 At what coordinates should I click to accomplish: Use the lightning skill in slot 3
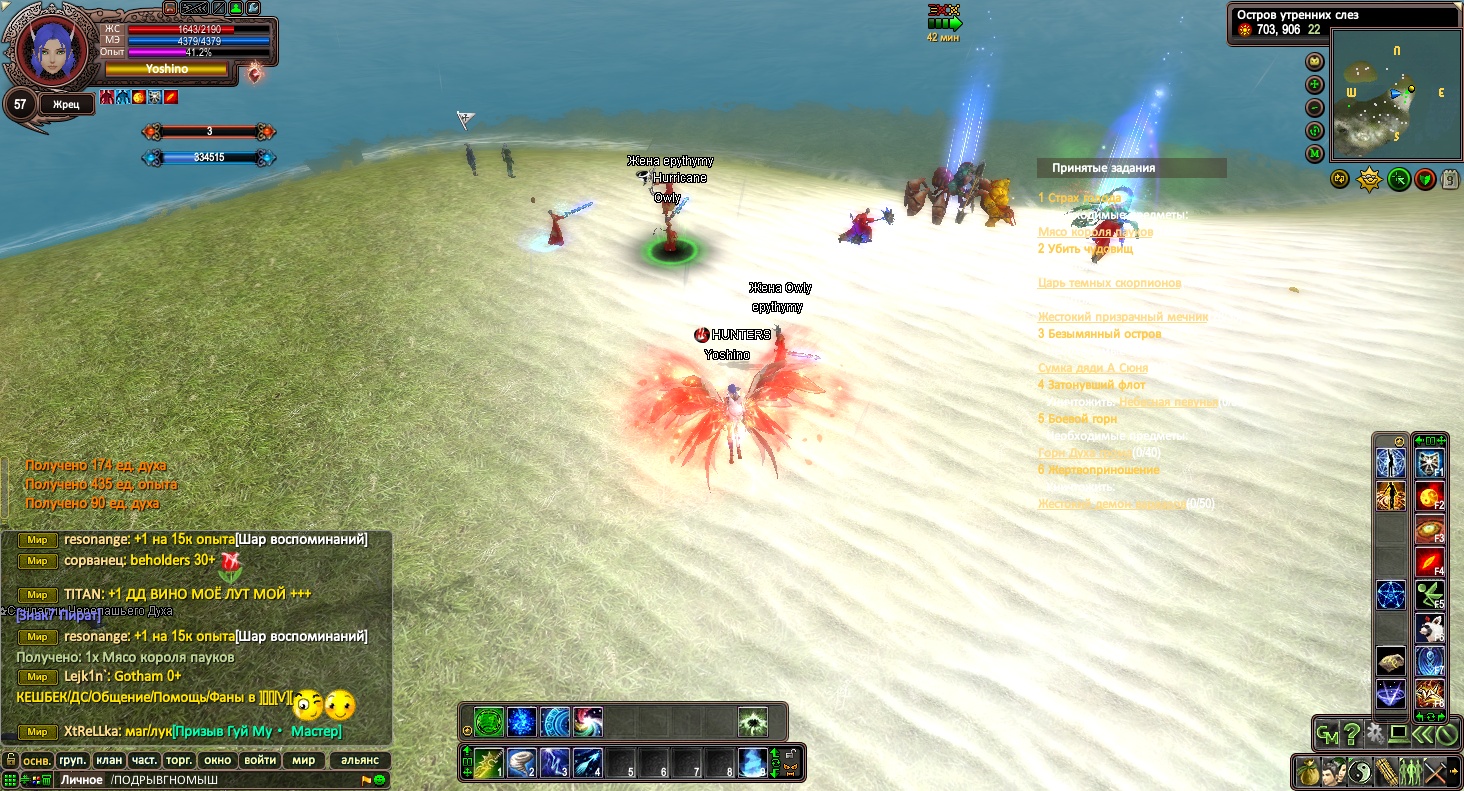tap(555, 763)
